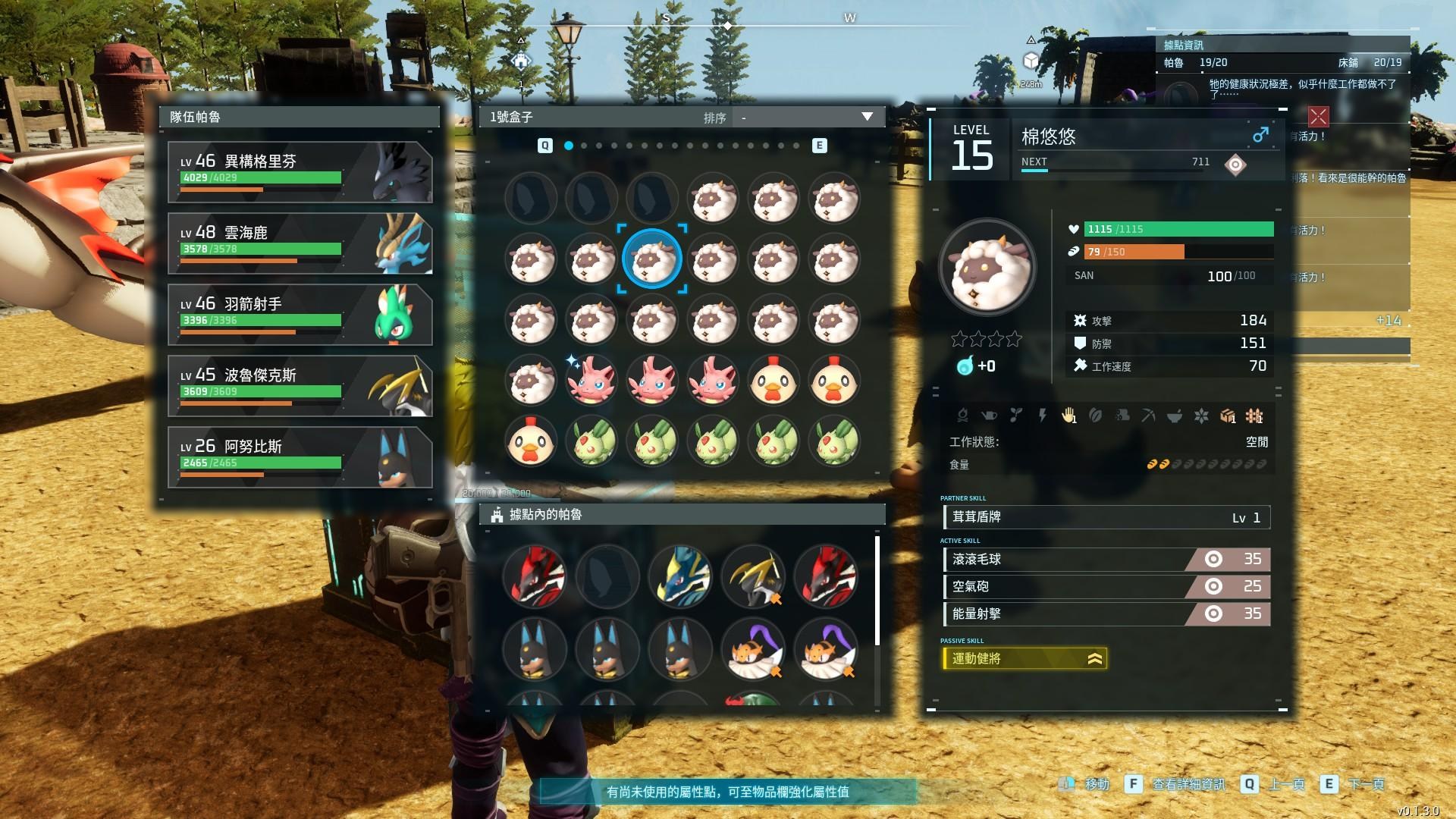Select the level 46 異構格里芬 party member

pyautogui.click(x=300, y=172)
